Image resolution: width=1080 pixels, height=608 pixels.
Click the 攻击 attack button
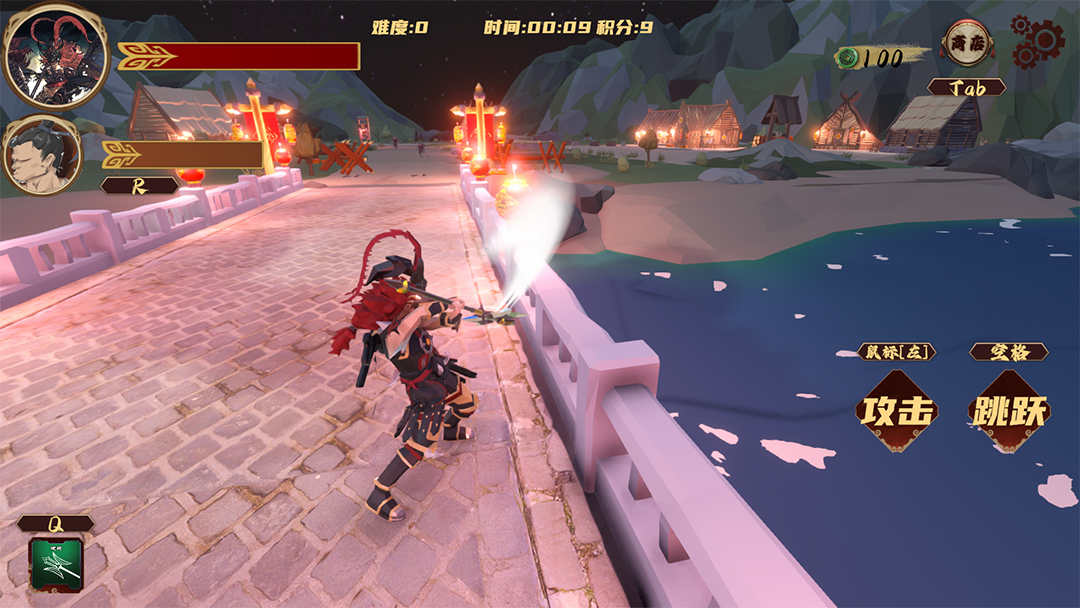point(897,411)
